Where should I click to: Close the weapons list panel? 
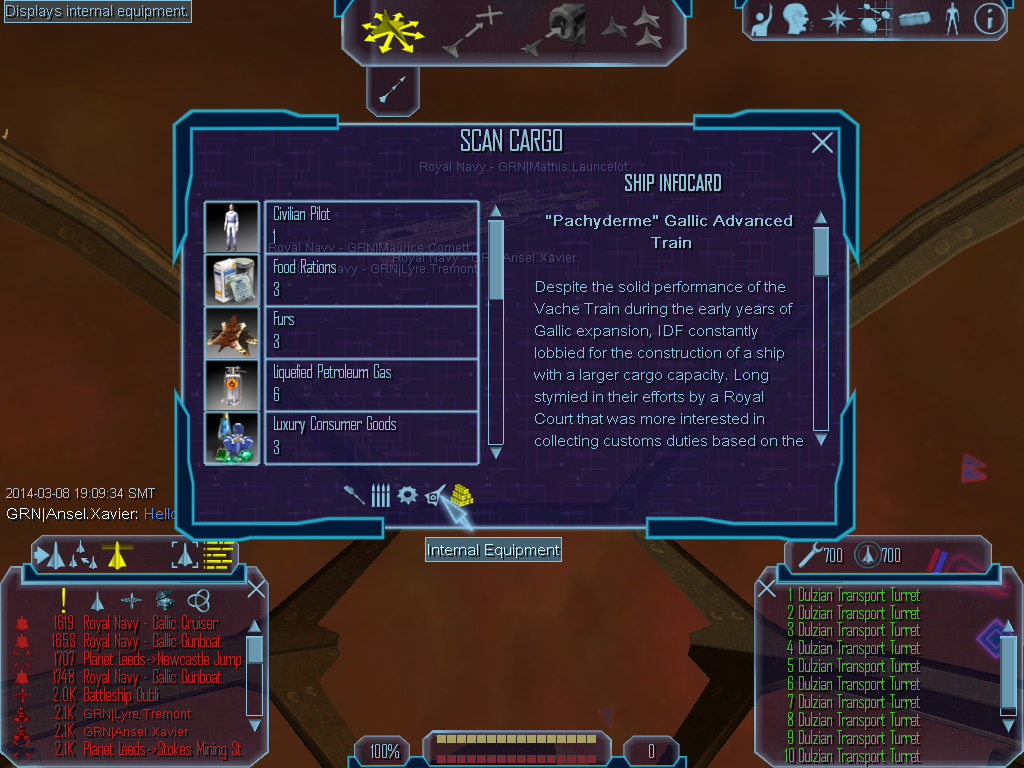coord(767,588)
